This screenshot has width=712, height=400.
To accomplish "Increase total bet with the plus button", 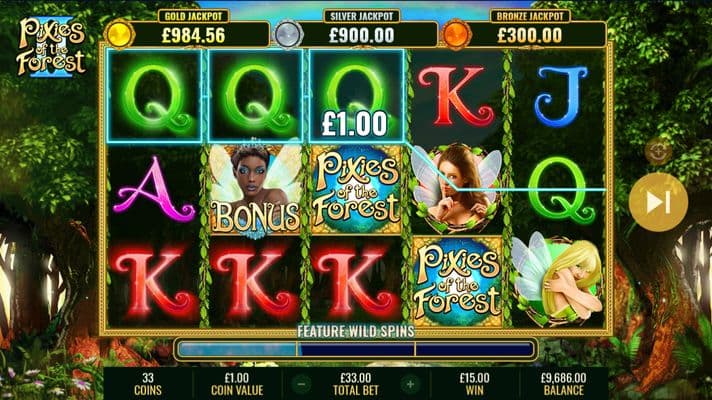I will 408,383.
